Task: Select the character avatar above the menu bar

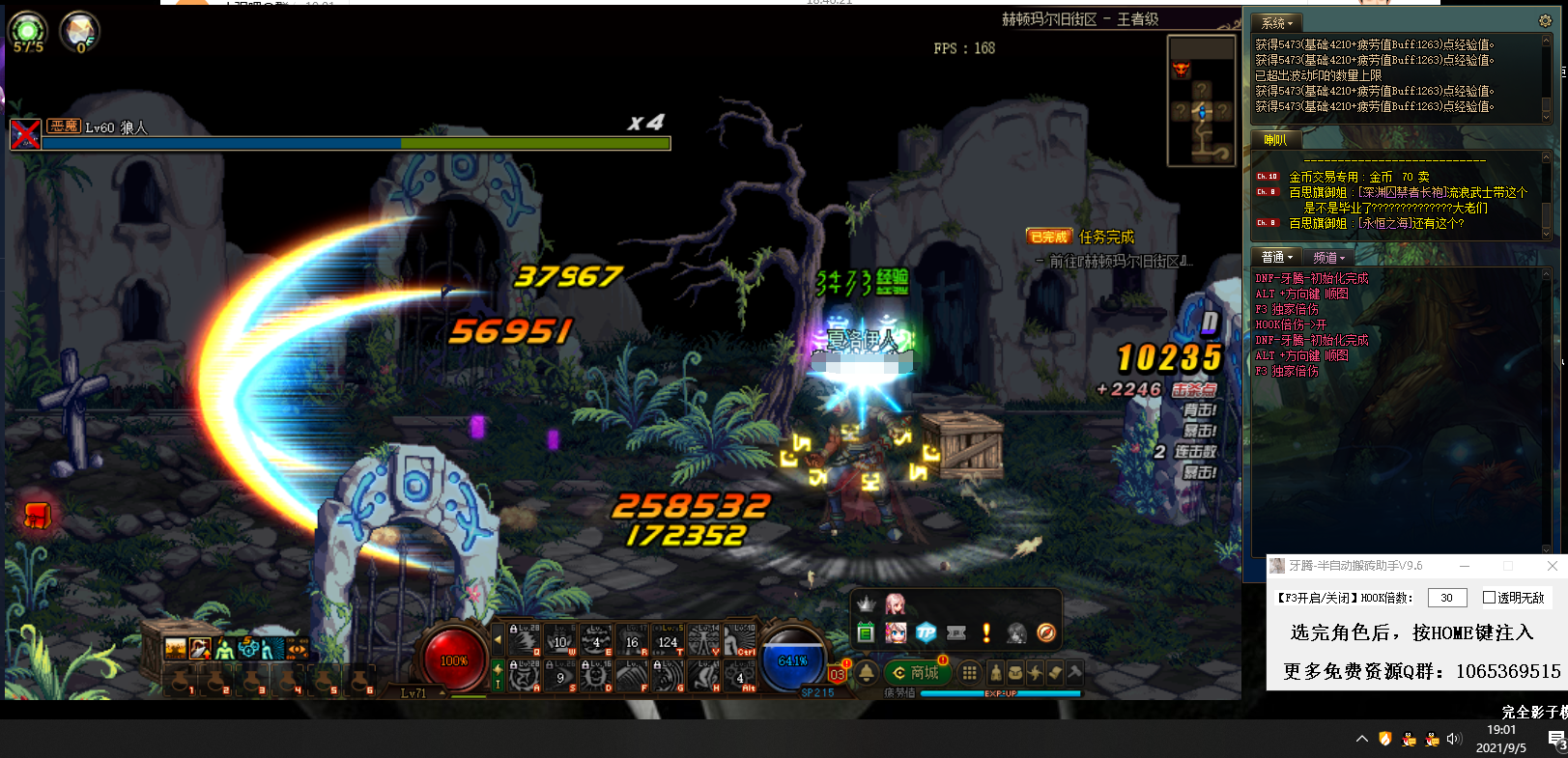Action: pos(896,607)
